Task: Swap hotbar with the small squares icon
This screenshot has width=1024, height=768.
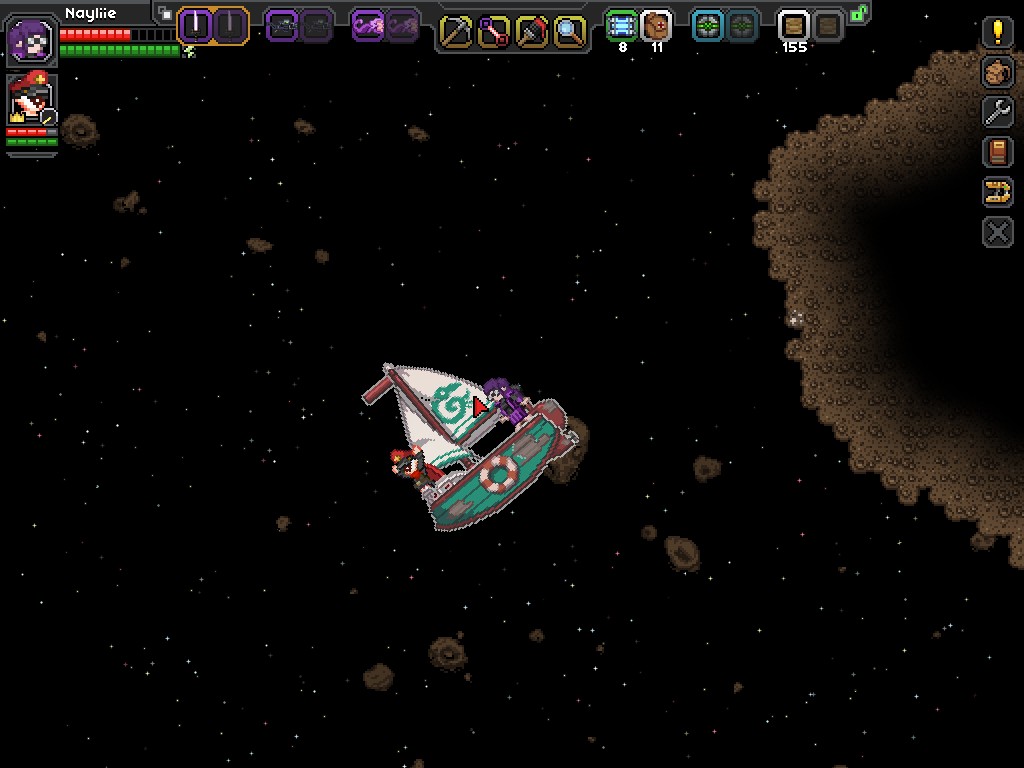Action: click(165, 14)
